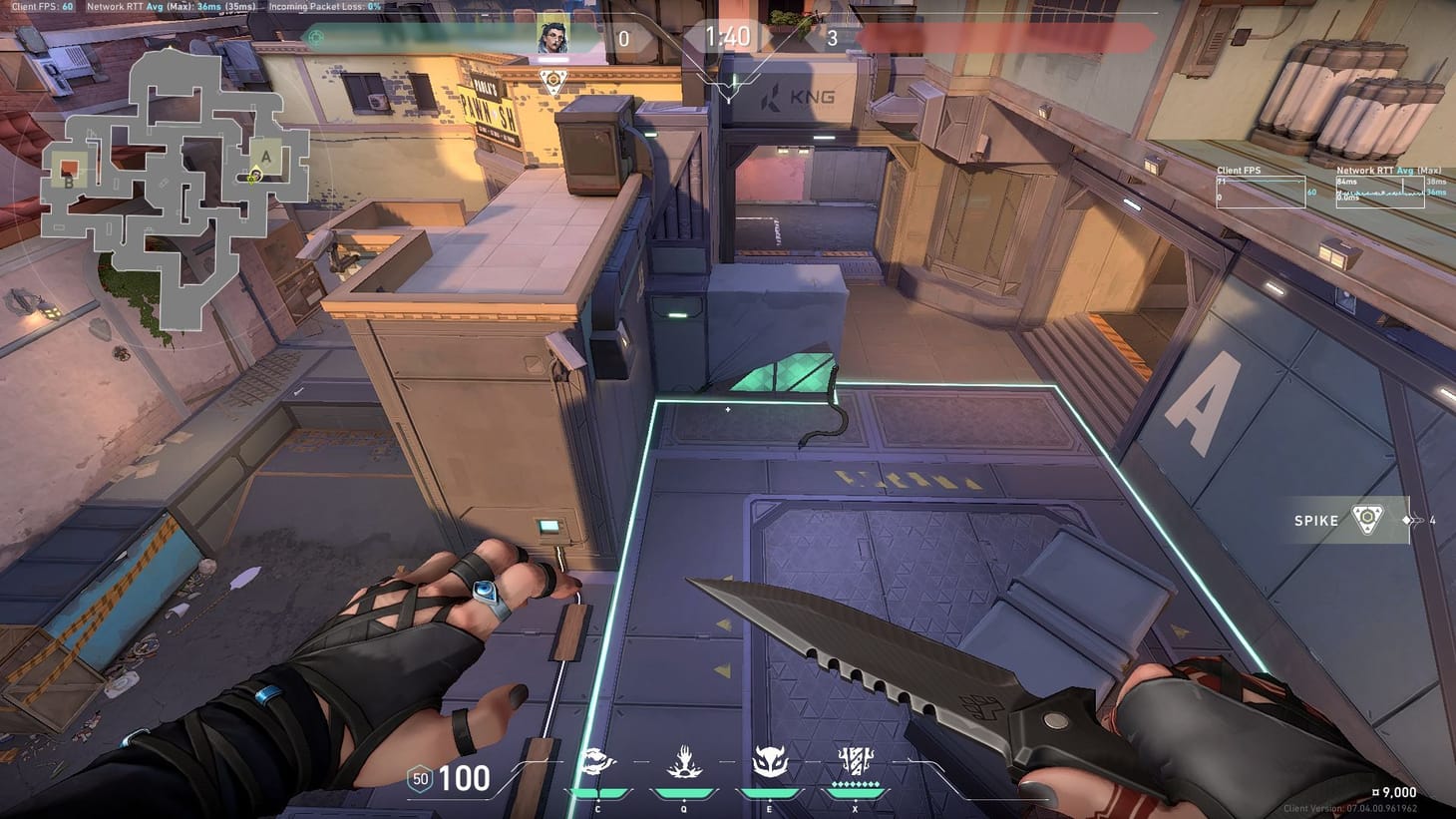Select the B site marker on the minimap
Image resolution: width=1456 pixels, height=819 pixels.
point(68,183)
